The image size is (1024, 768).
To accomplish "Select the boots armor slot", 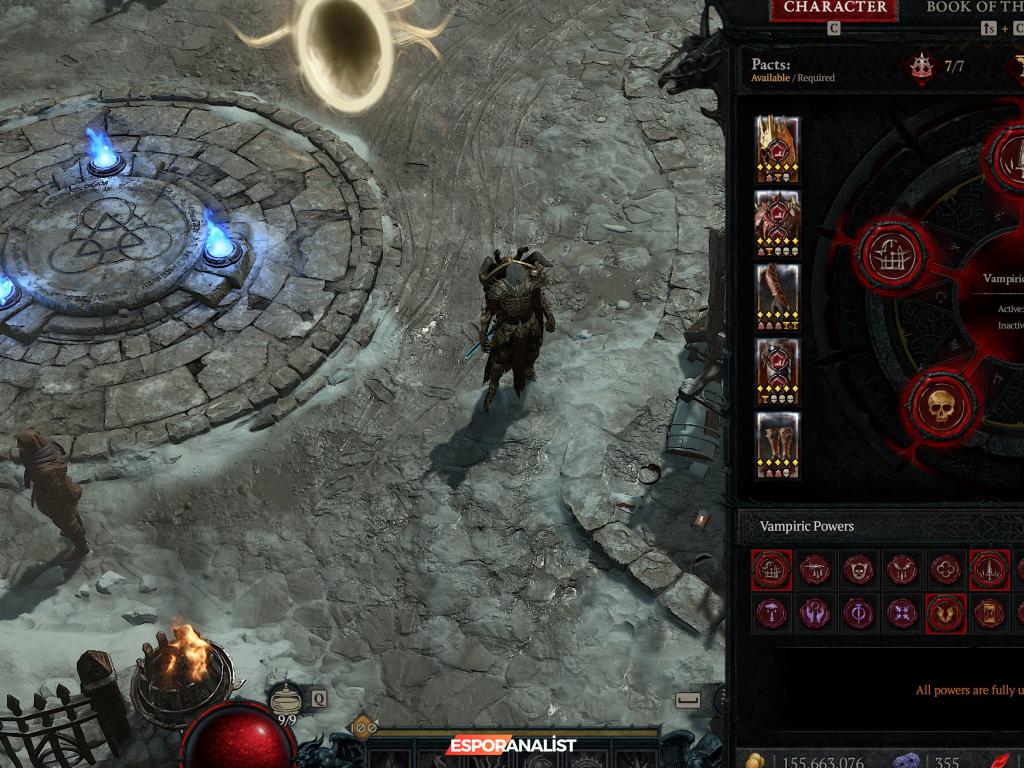I will click(x=777, y=446).
